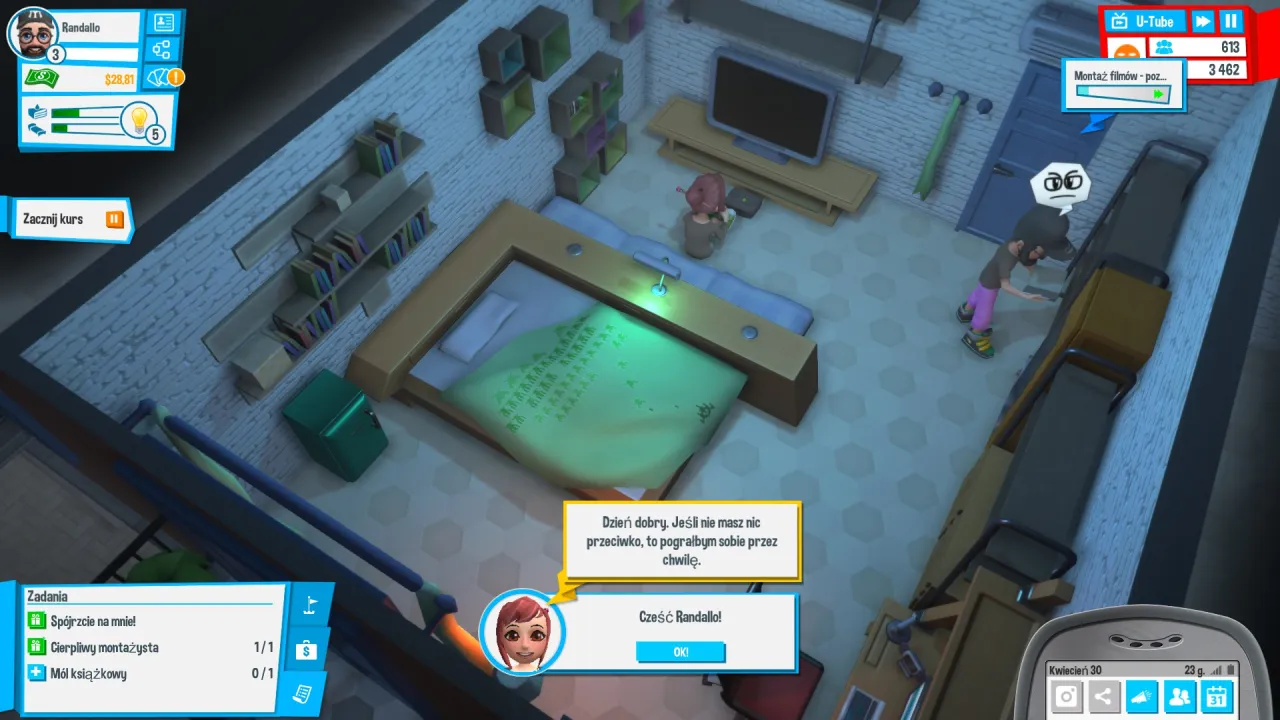Open the friends contacts app on the phone
Screen dimensions: 1280x720
click(1179, 697)
